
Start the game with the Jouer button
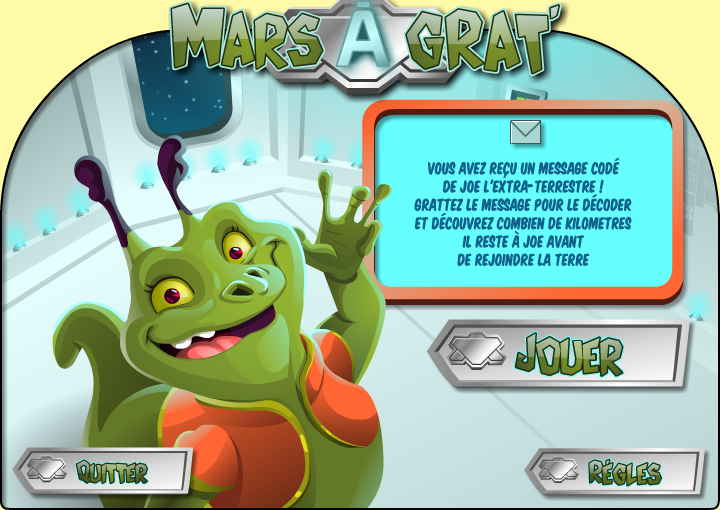560,353
